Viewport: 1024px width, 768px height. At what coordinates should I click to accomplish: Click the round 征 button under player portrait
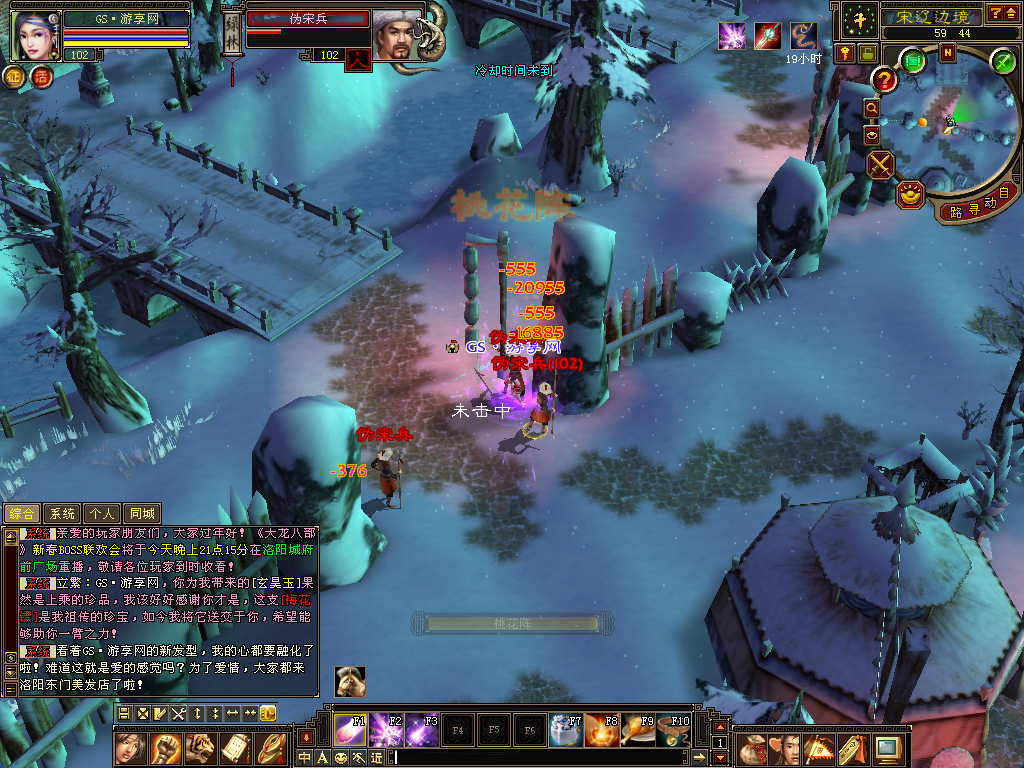coord(15,77)
